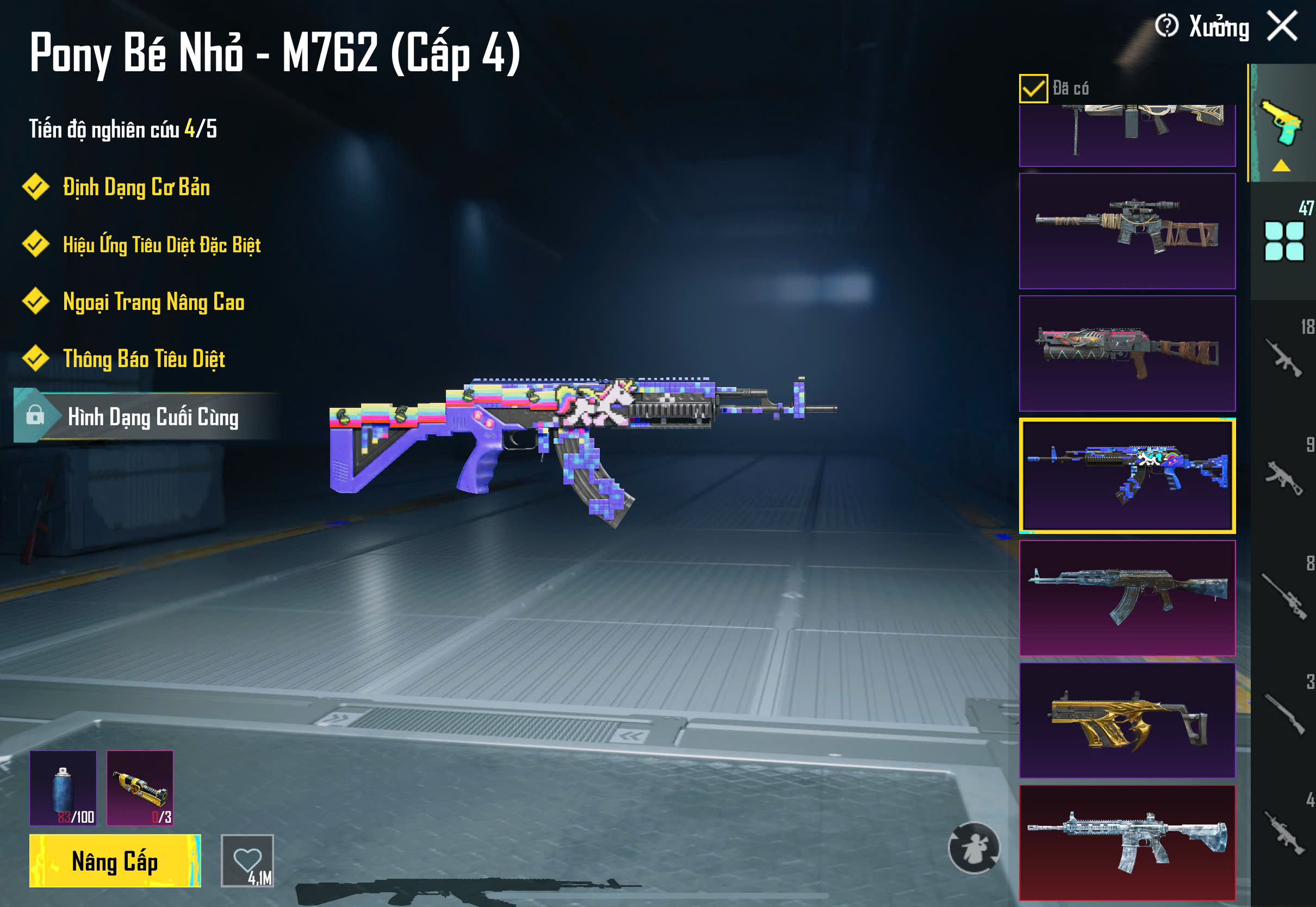The width and height of the screenshot is (1316, 907).
Task: Click the yellow Nâng Cấp upgrade button
Action: click(x=115, y=861)
